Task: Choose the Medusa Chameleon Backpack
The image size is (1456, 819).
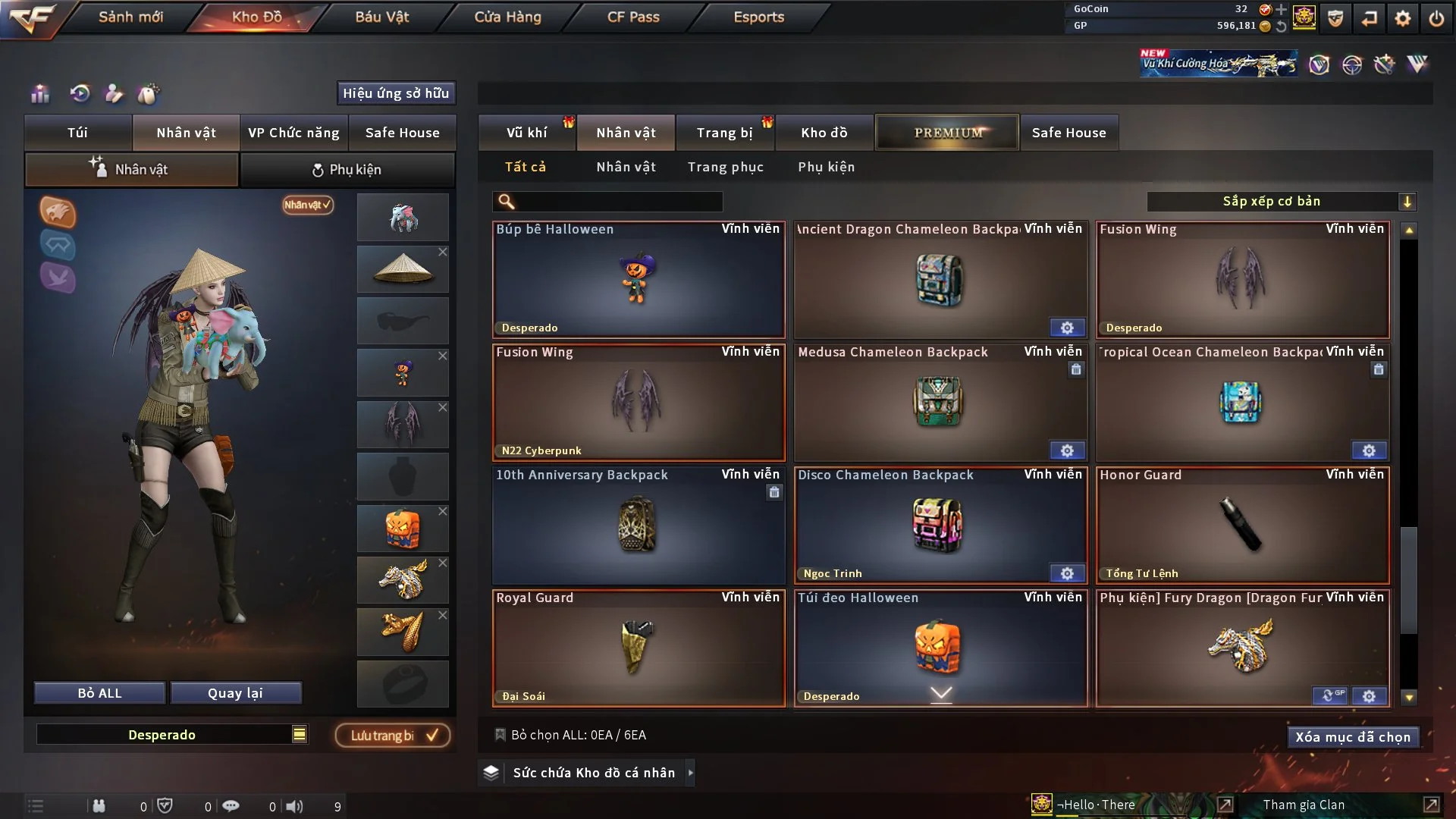Action: 940,403
